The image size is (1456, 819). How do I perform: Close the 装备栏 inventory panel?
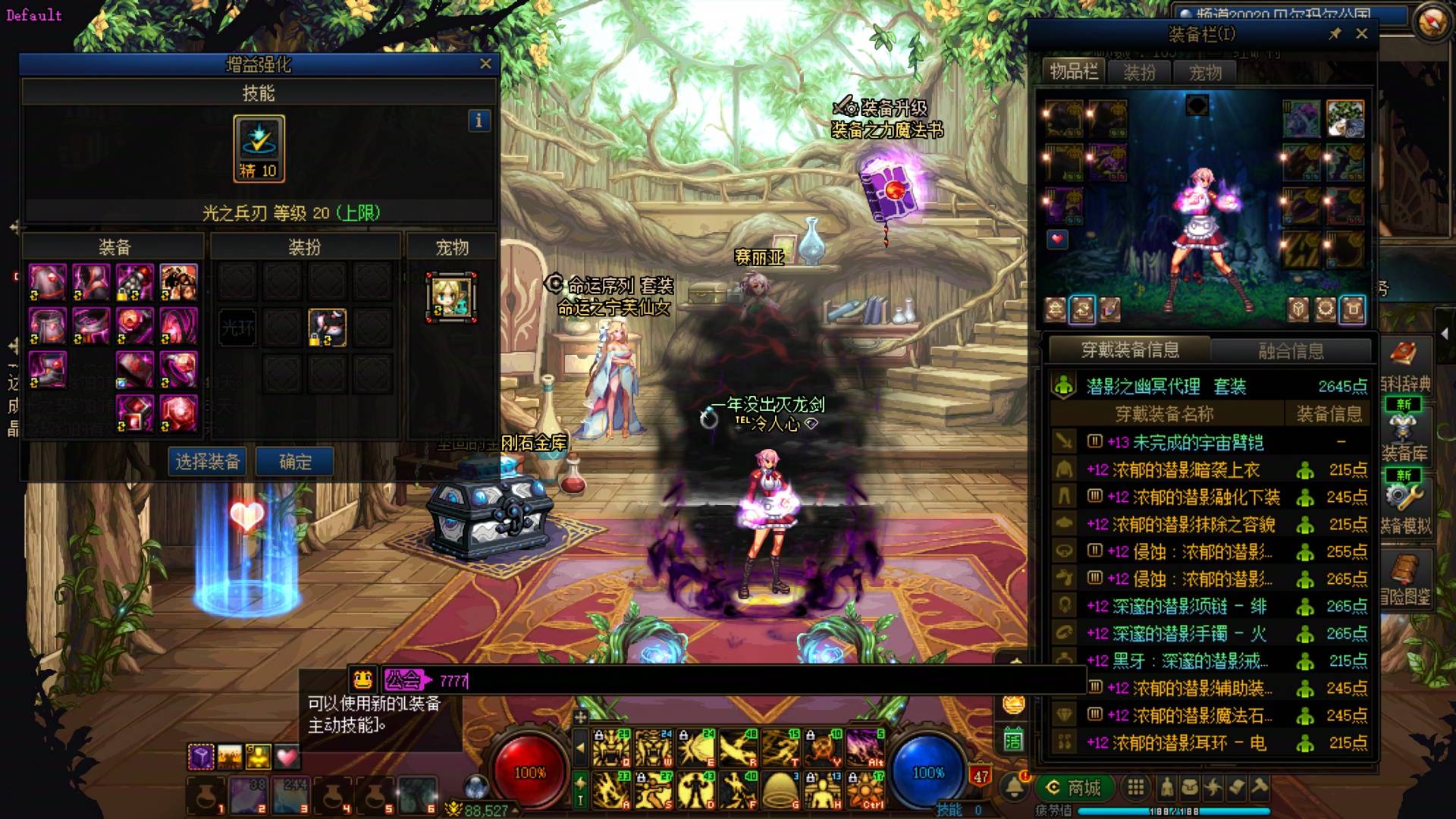click(x=1361, y=34)
